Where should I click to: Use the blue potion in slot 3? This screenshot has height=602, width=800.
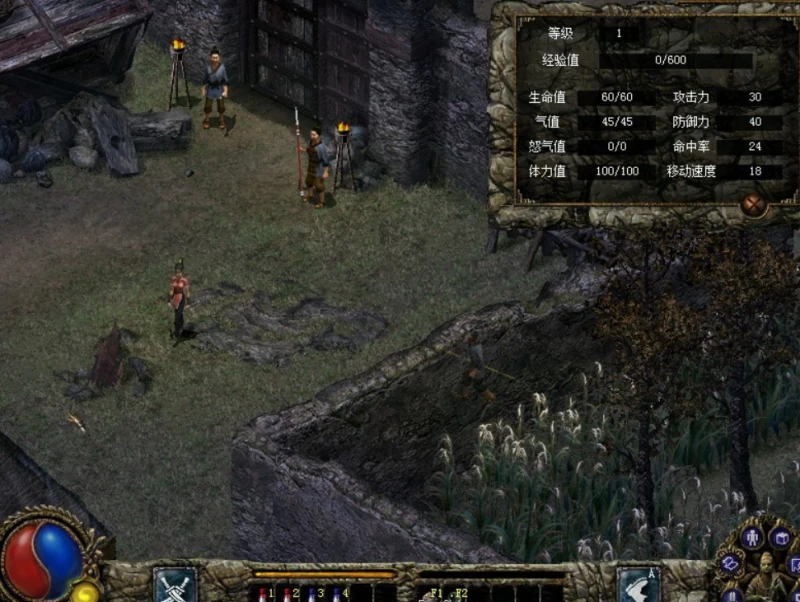[311, 593]
